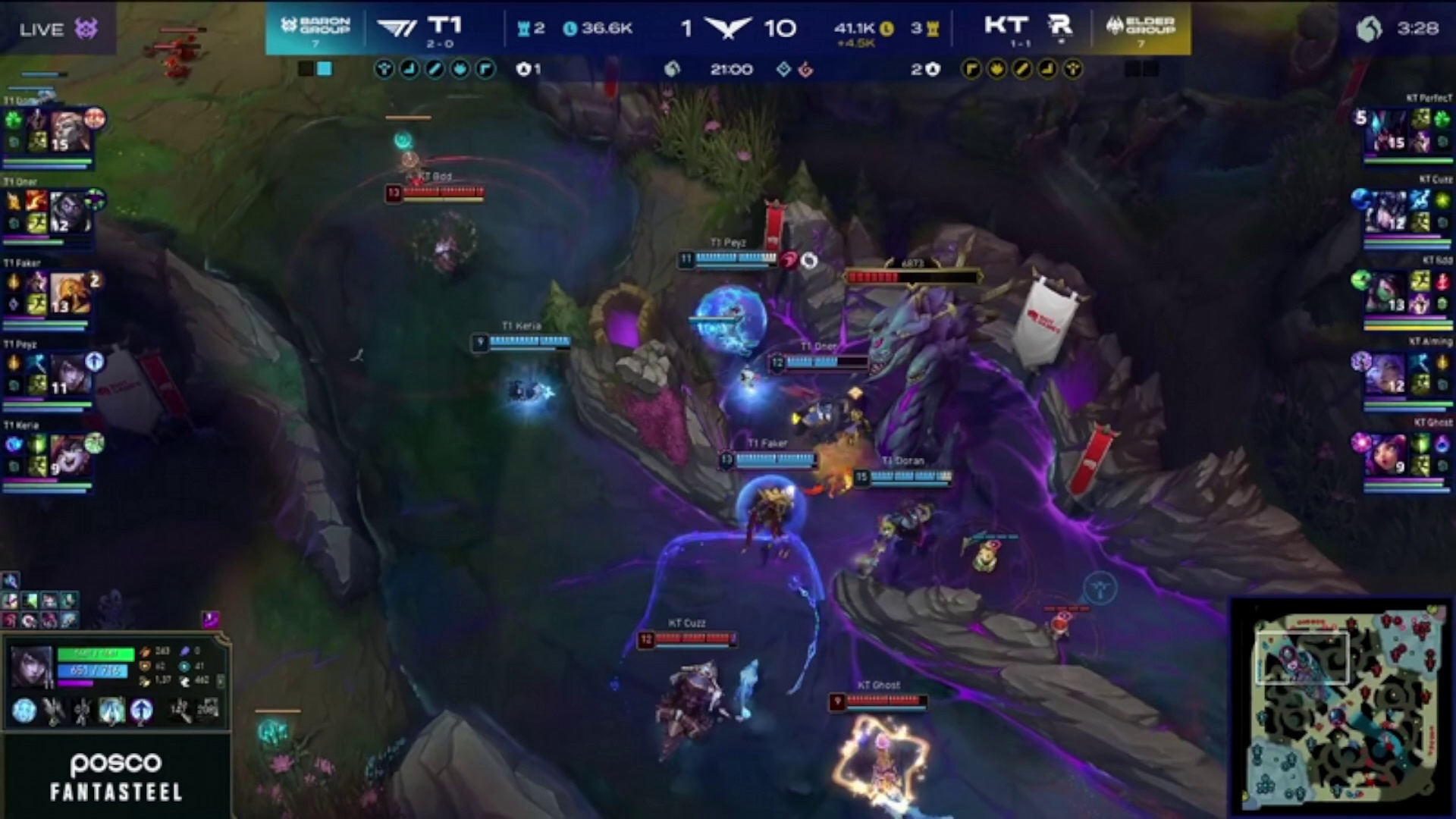The width and height of the screenshot is (1456, 819).
Task: Click the LIVE indicator badge
Action: [58, 30]
